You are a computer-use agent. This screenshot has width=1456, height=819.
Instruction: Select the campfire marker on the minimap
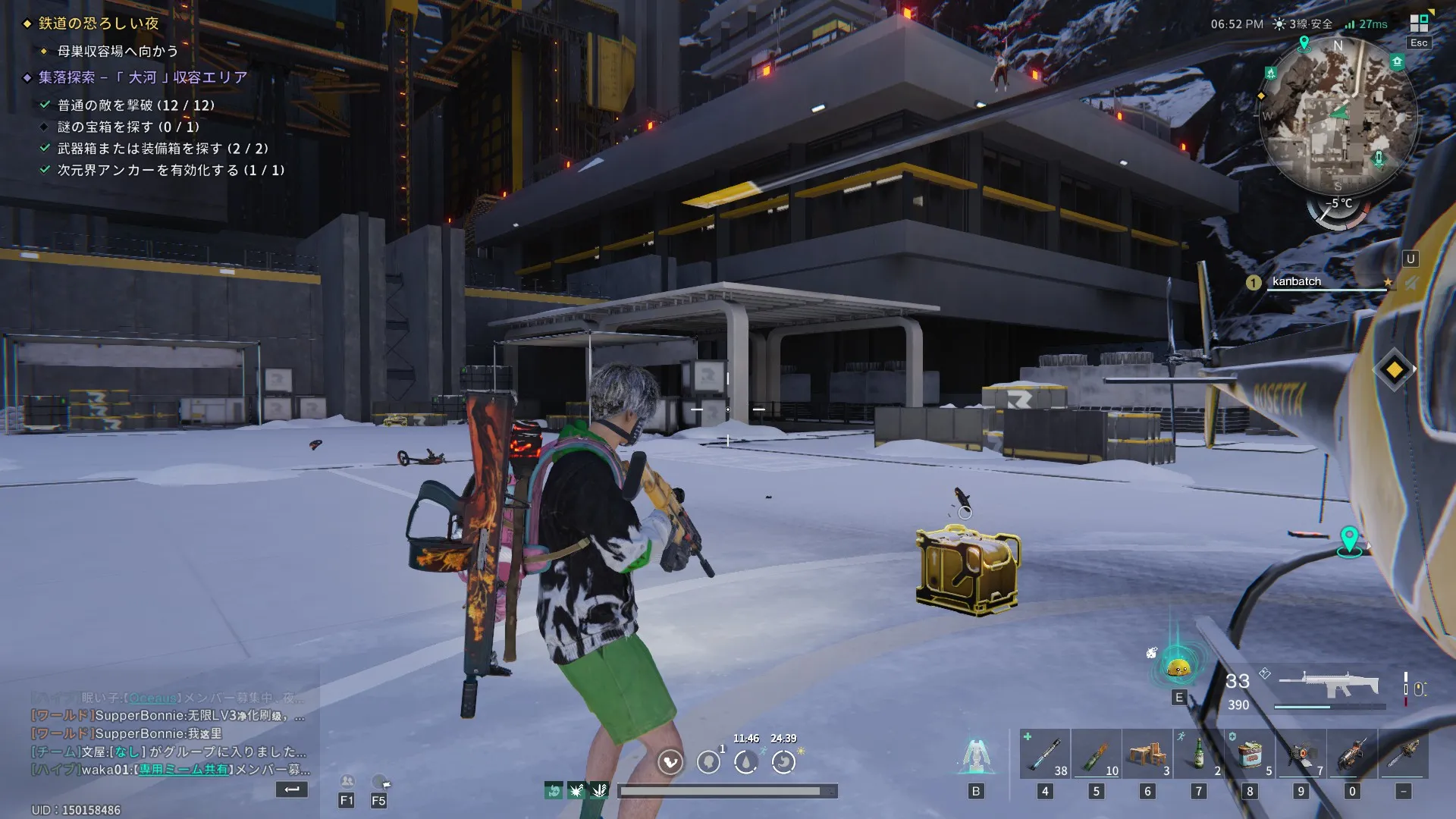coord(1271,73)
